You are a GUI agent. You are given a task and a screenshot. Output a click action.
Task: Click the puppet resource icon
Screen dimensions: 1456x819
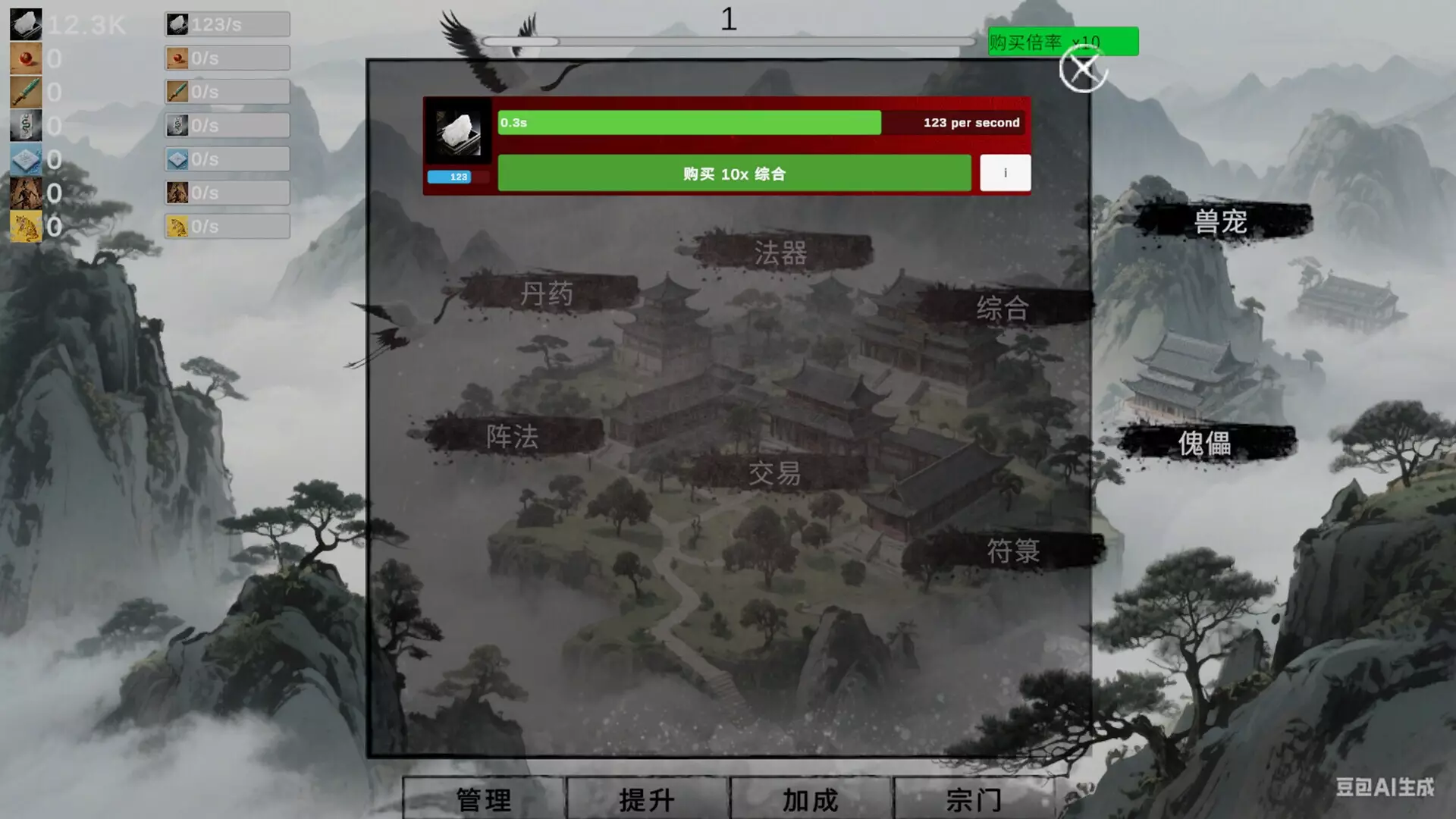(x=25, y=193)
